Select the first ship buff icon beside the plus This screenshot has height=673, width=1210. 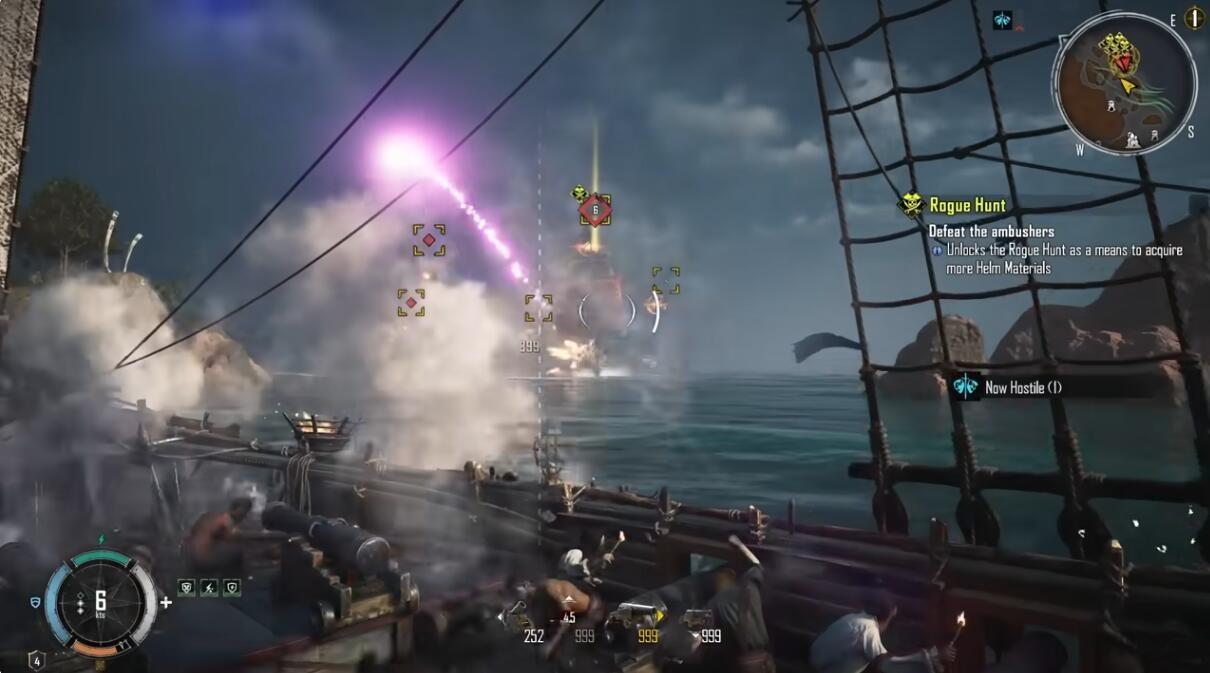[186, 588]
